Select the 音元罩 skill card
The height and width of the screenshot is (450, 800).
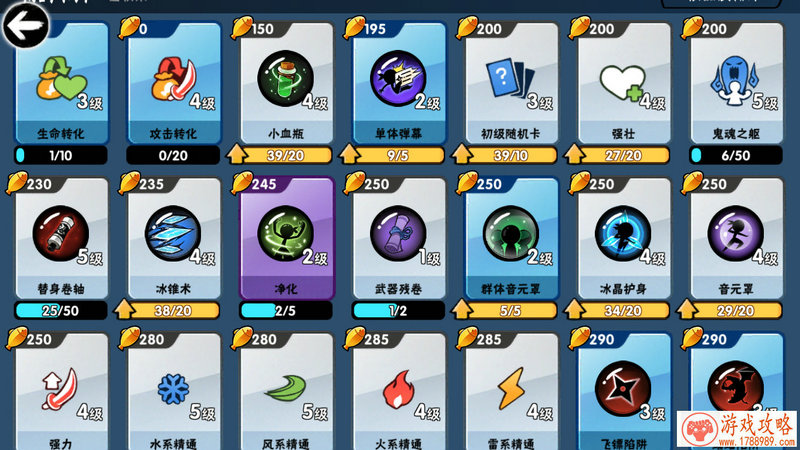[x=736, y=238]
